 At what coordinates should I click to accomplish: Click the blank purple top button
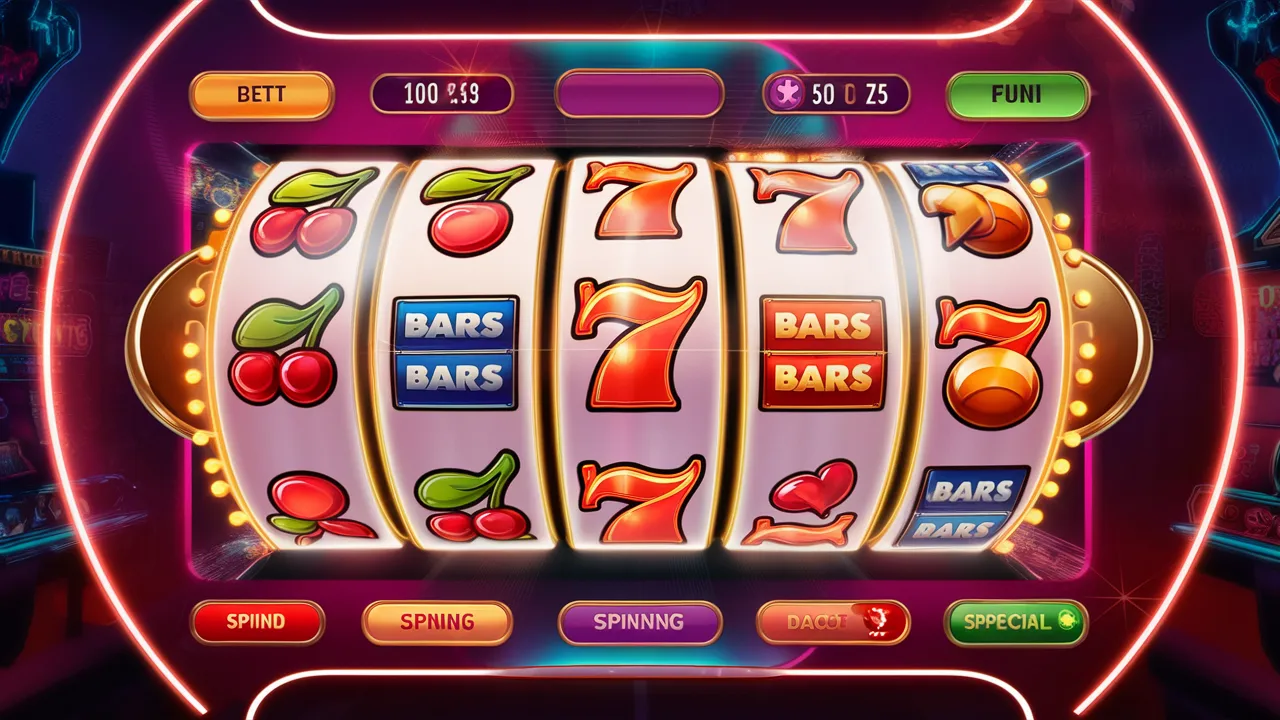[639, 95]
